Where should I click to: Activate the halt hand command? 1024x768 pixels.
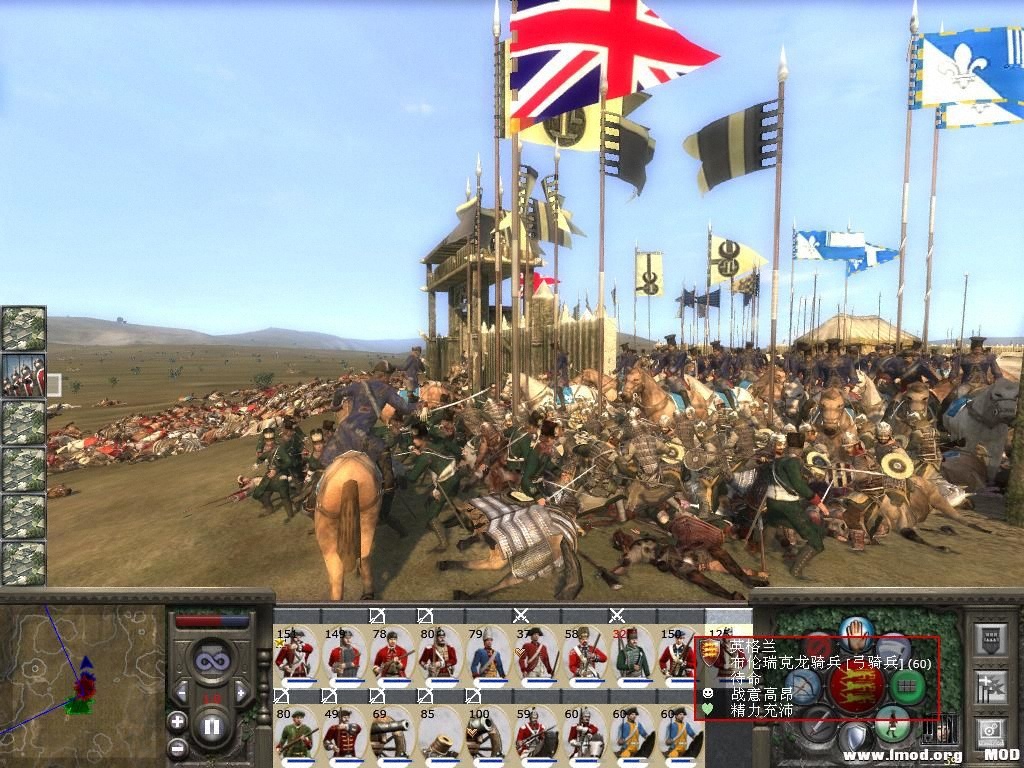point(856,633)
